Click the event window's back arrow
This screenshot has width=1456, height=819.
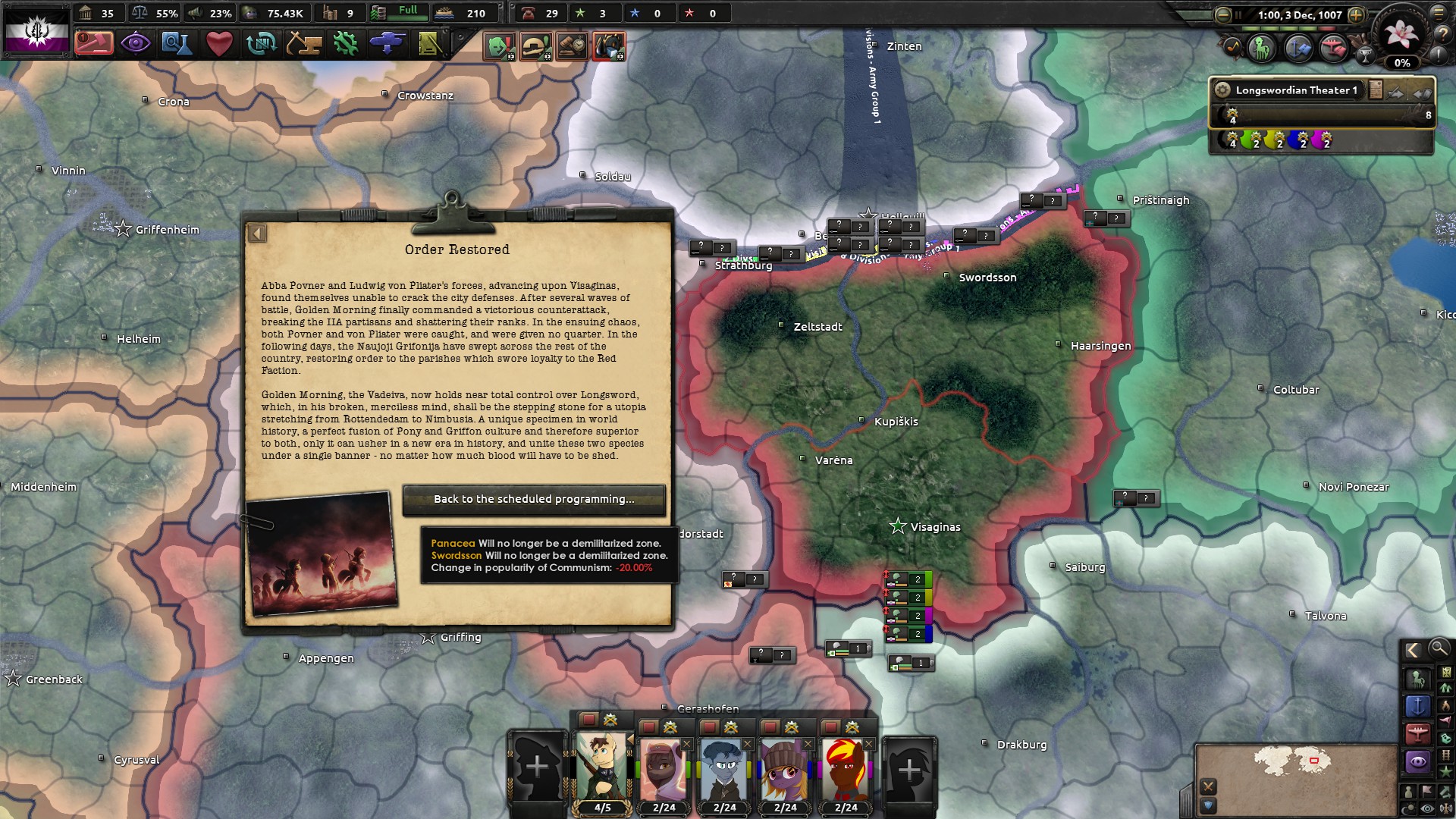click(x=257, y=234)
